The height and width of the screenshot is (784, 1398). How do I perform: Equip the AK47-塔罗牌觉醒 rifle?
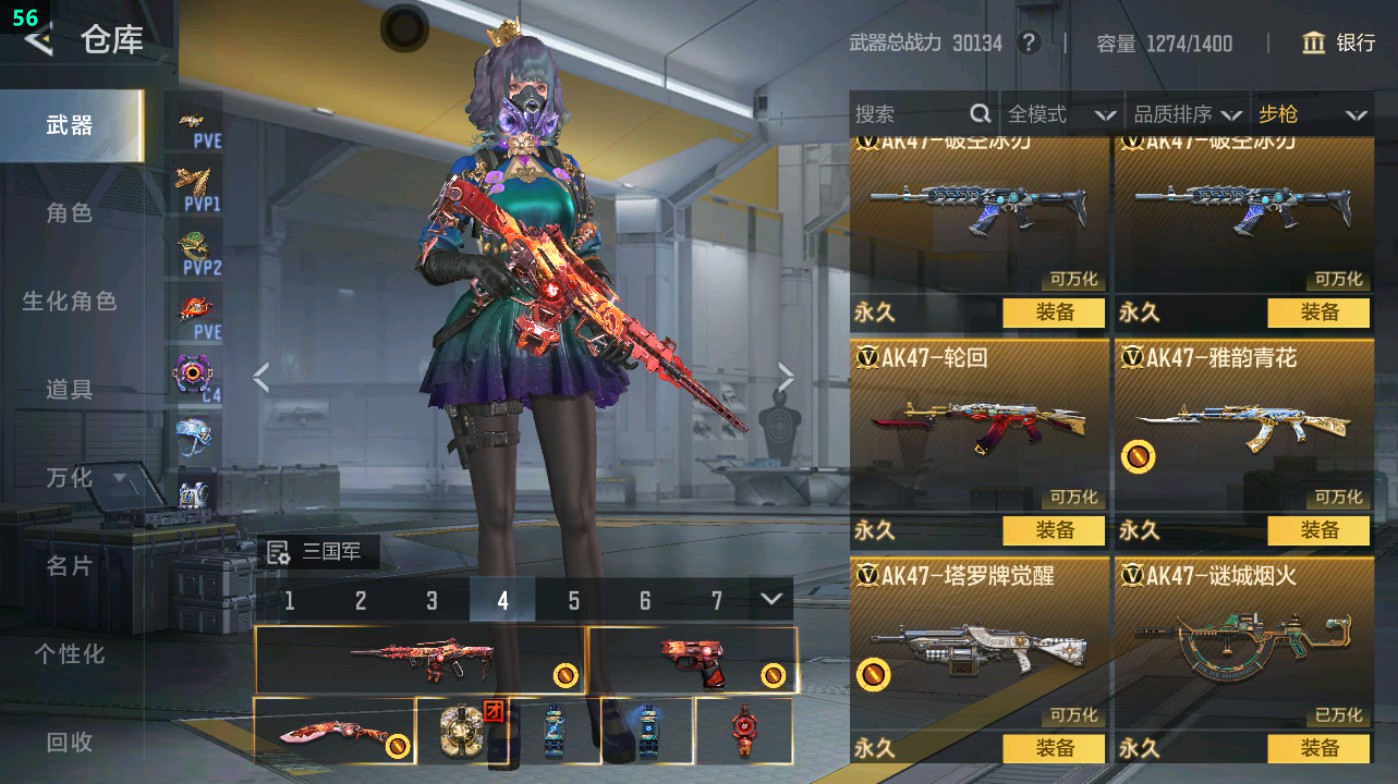(1054, 748)
